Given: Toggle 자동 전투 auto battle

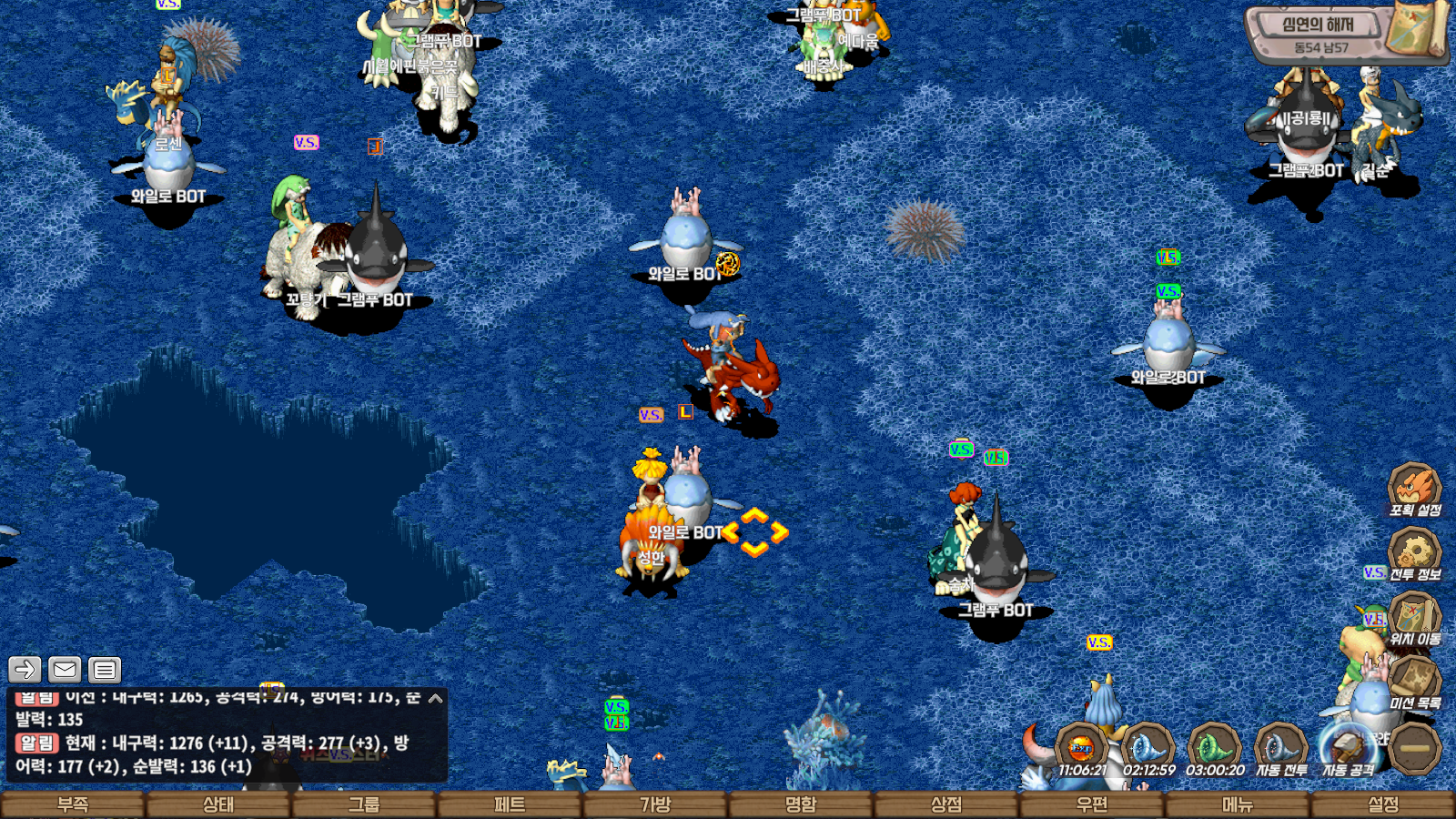Looking at the screenshot, I should [1281, 749].
